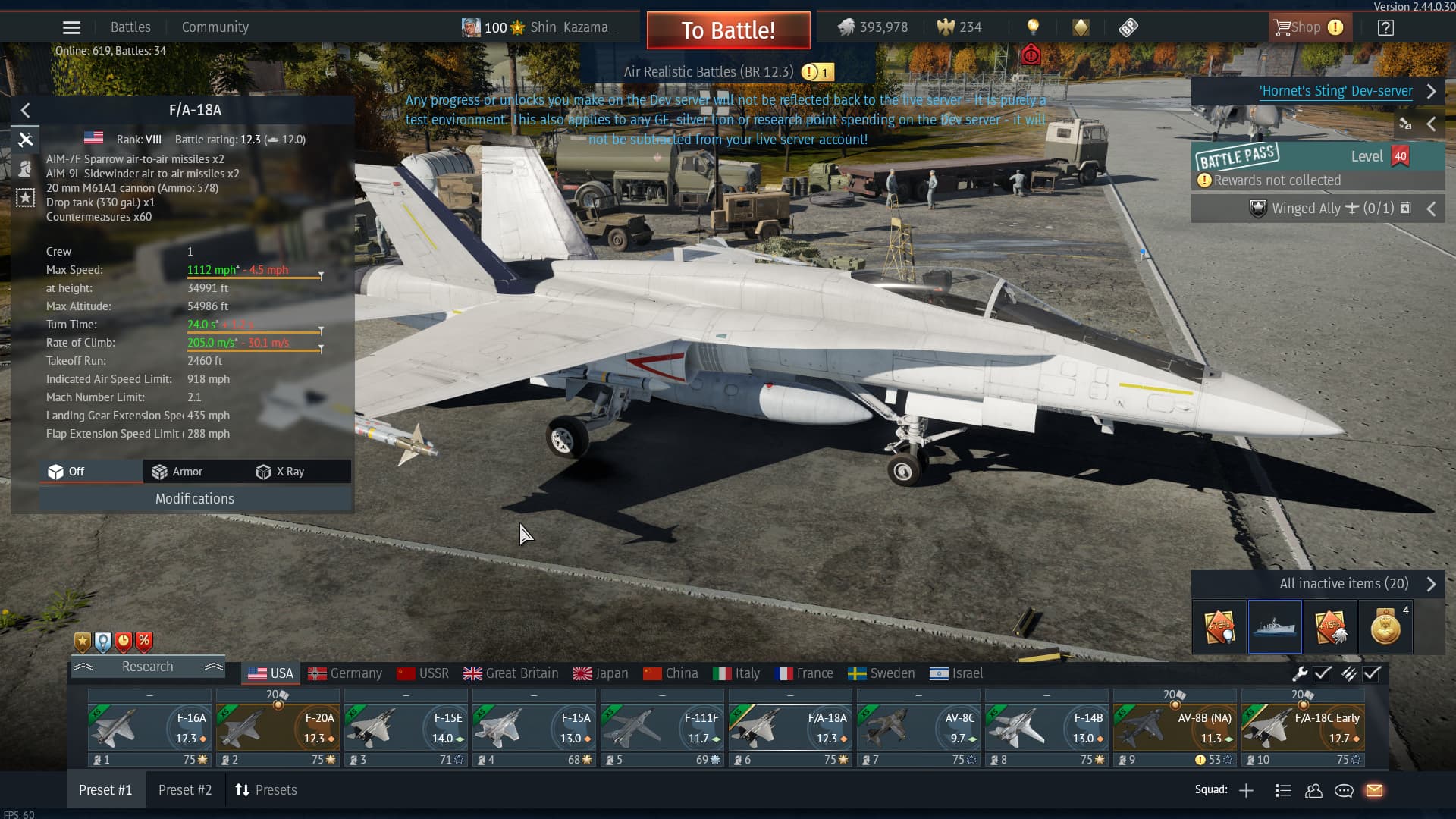Open the Presets manager
Screen dimensions: 1456x819
pos(266,790)
